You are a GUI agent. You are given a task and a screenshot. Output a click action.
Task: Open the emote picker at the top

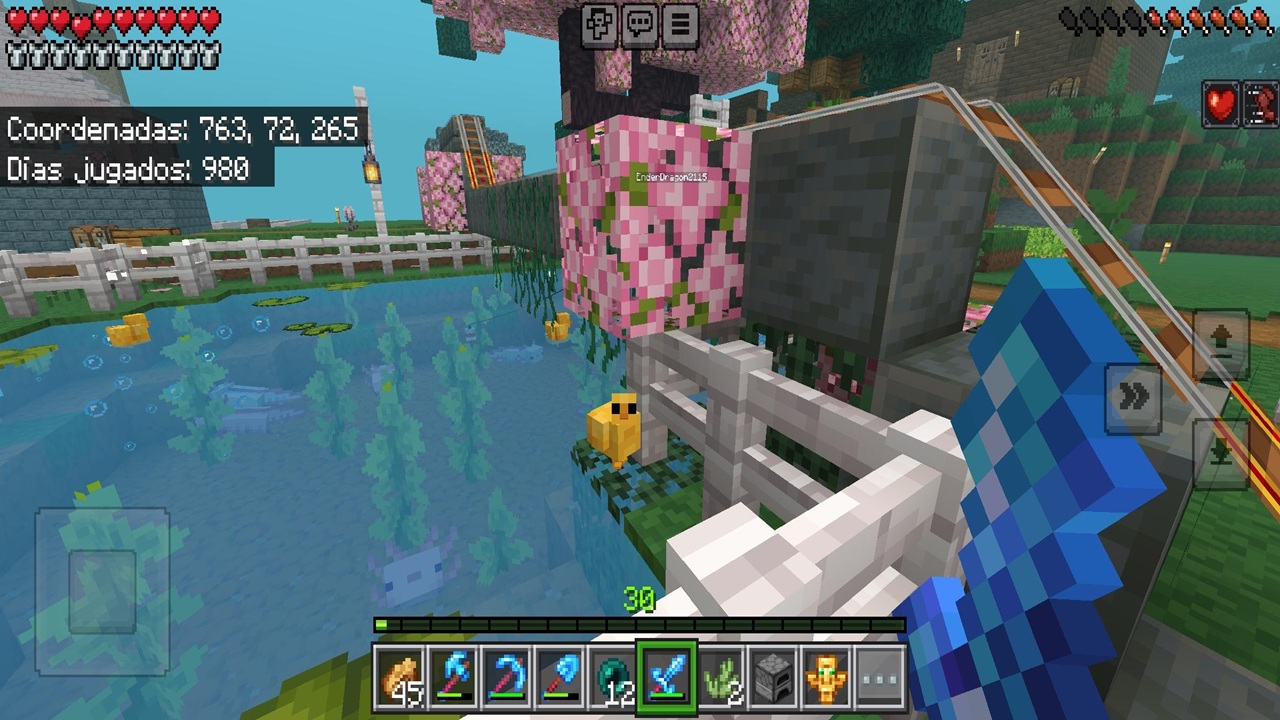599,24
